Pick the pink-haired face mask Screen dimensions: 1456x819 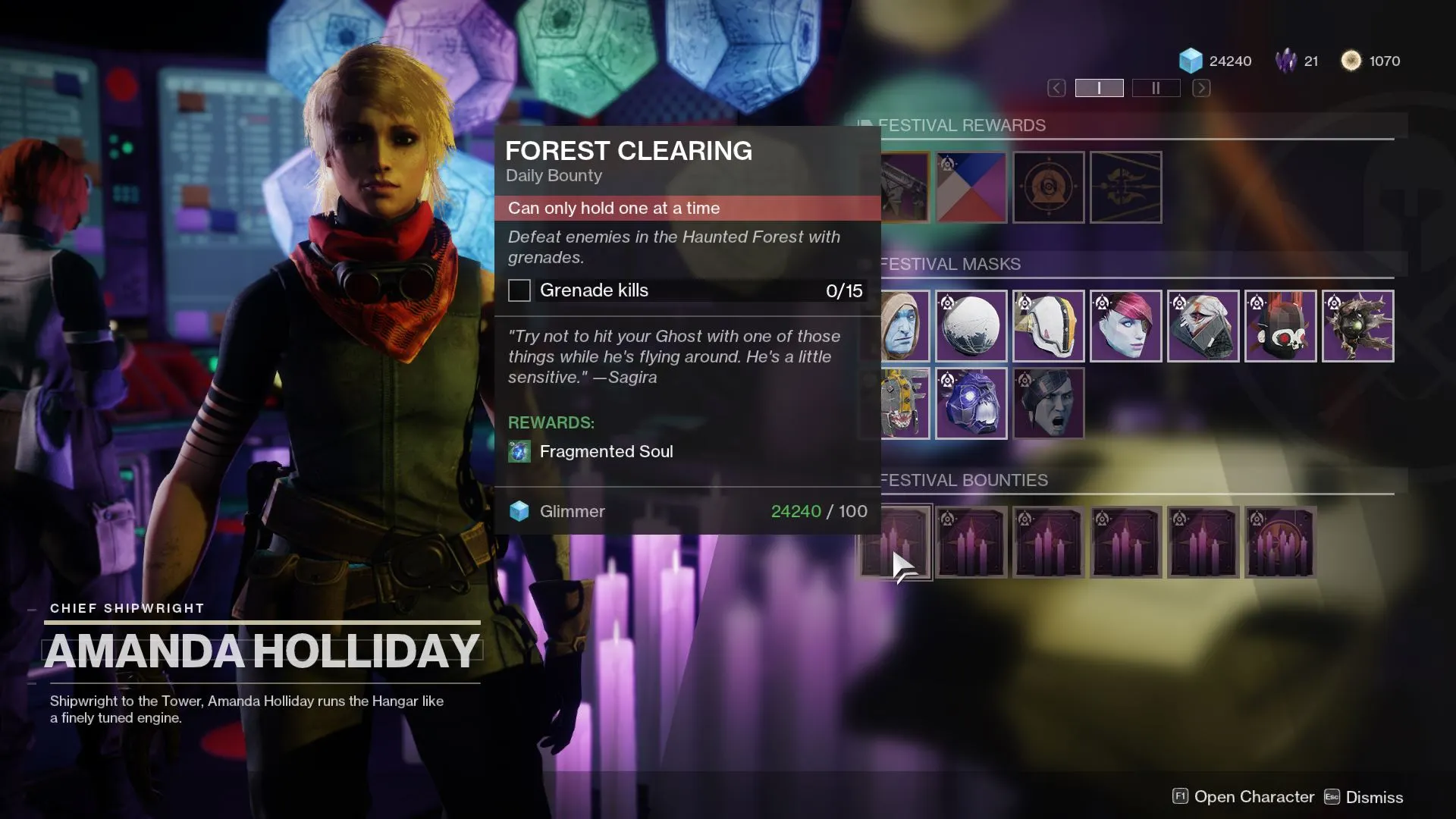(1126, 326)
